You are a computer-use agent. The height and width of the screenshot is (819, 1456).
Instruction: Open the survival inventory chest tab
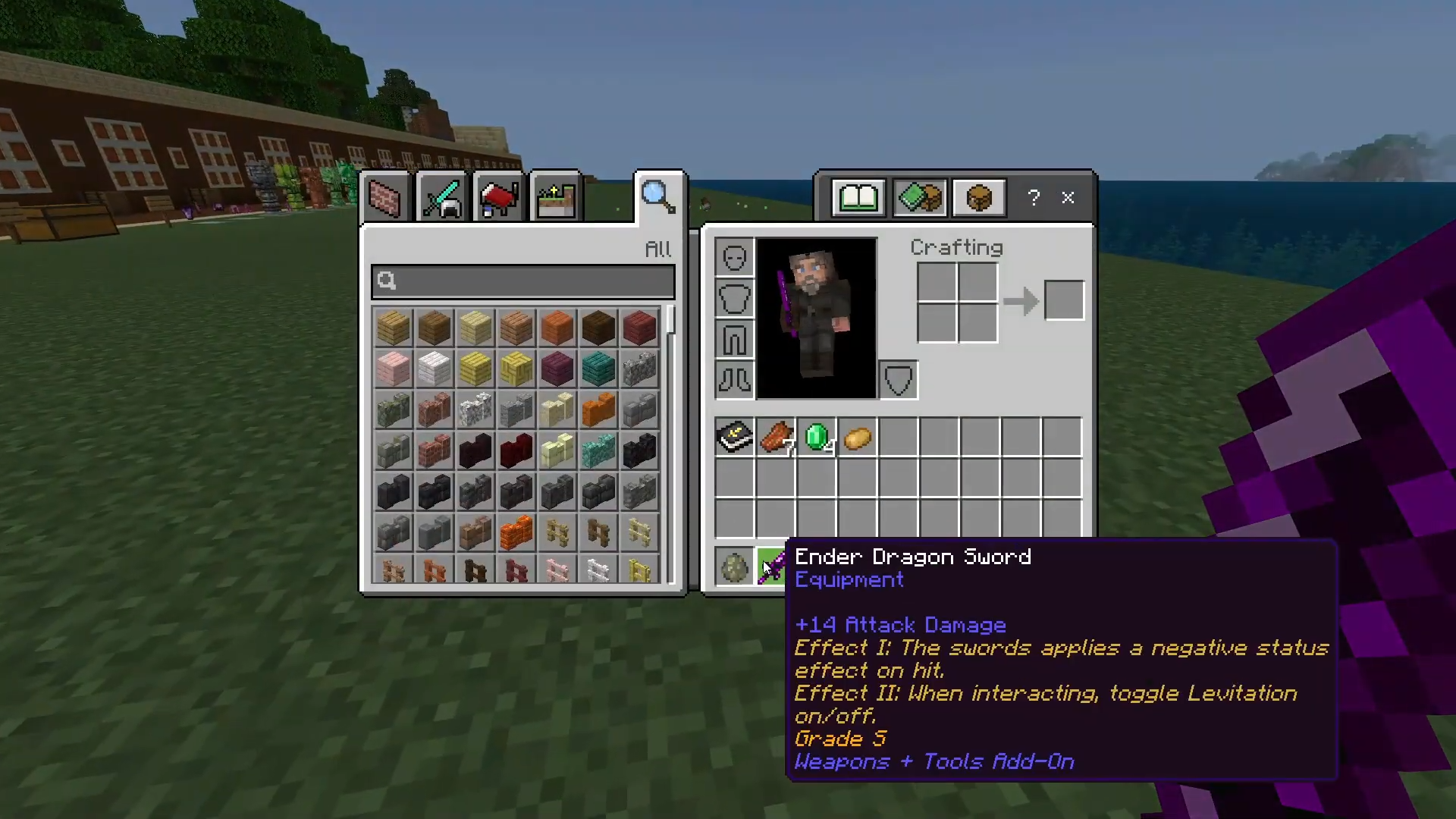point(979,198)
